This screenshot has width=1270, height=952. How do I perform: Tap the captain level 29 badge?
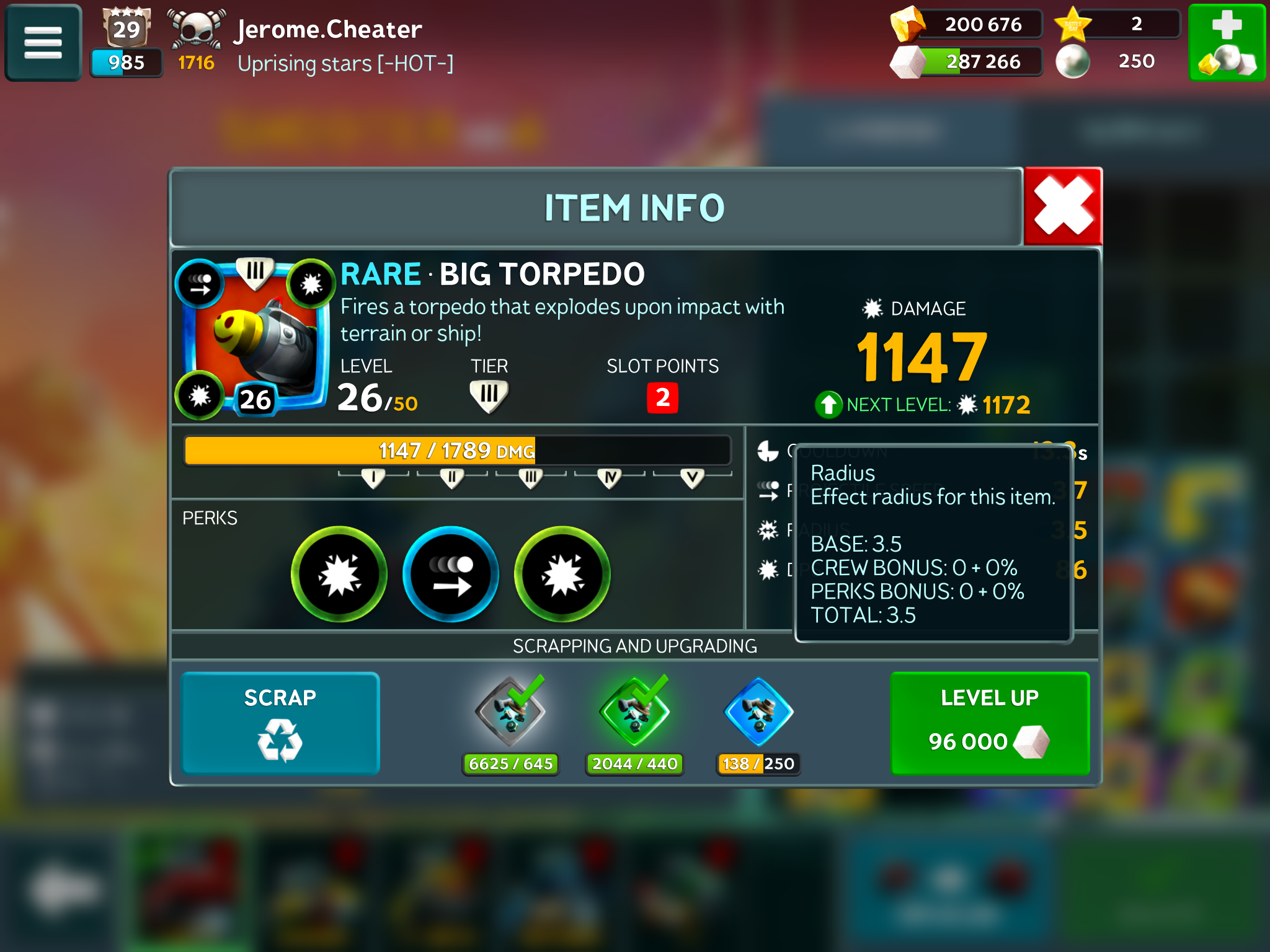point(127,29)
